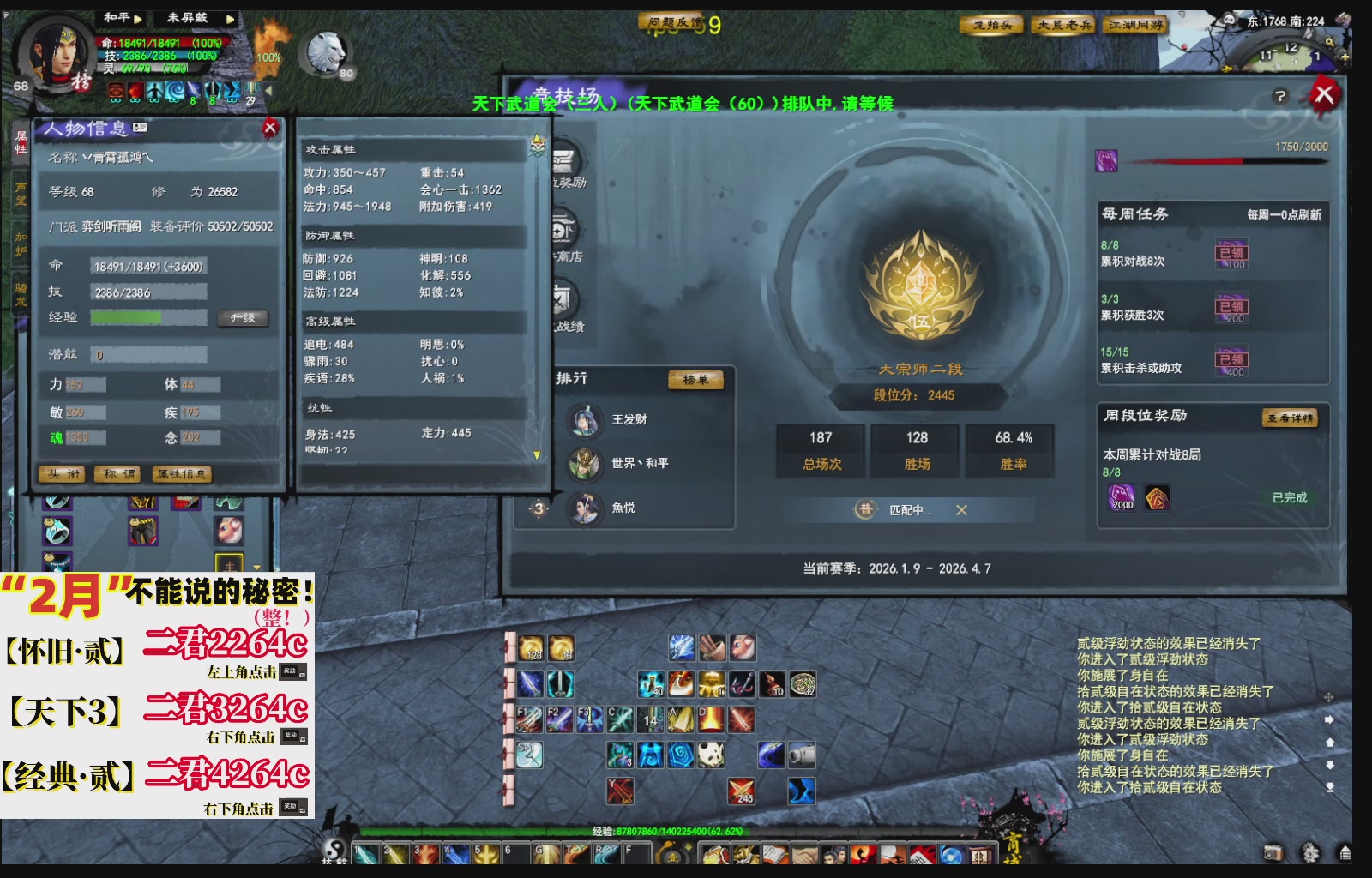Click the camera screenshot icon bottom right
1372x878 pixels.
tap(1273, 852)
